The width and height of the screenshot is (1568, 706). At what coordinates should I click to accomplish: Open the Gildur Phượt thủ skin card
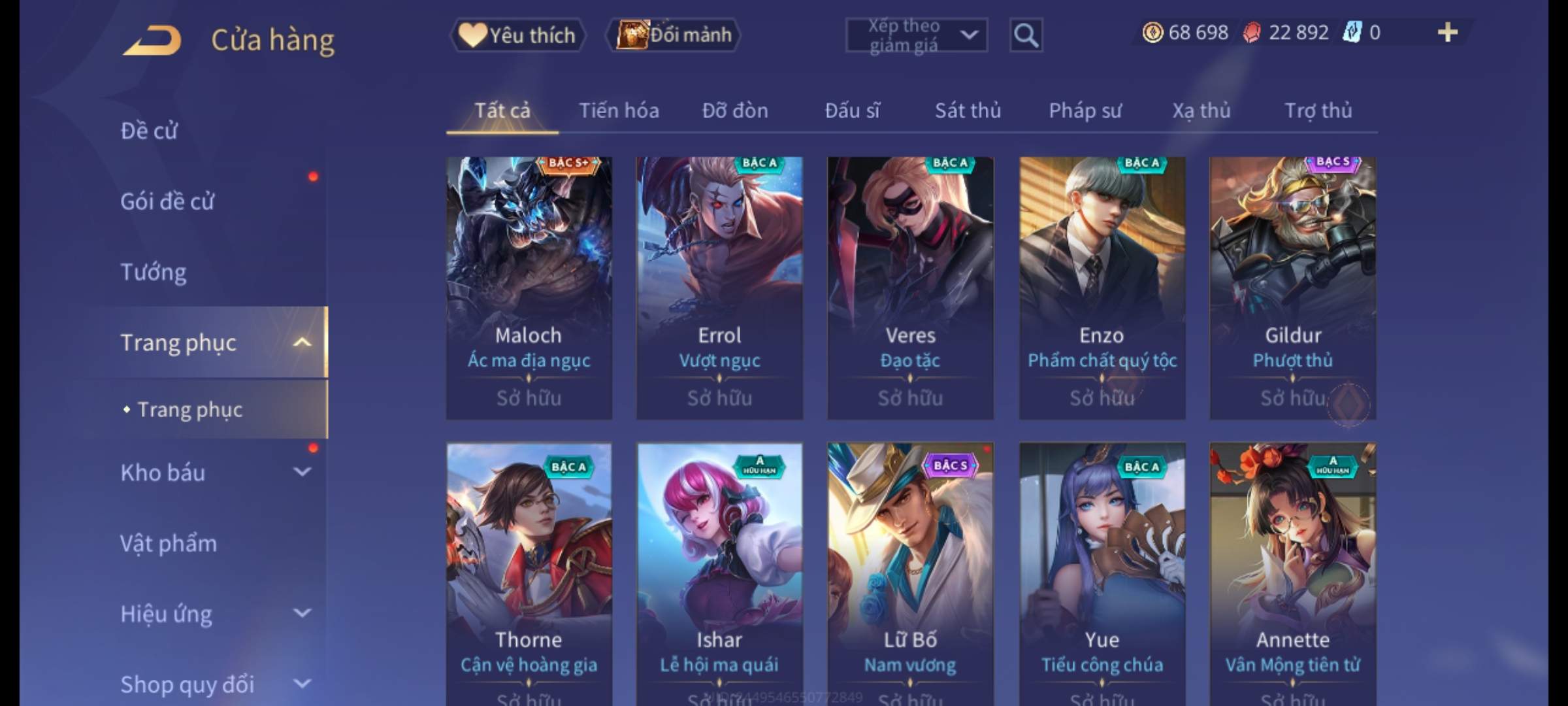point(1292,288)
